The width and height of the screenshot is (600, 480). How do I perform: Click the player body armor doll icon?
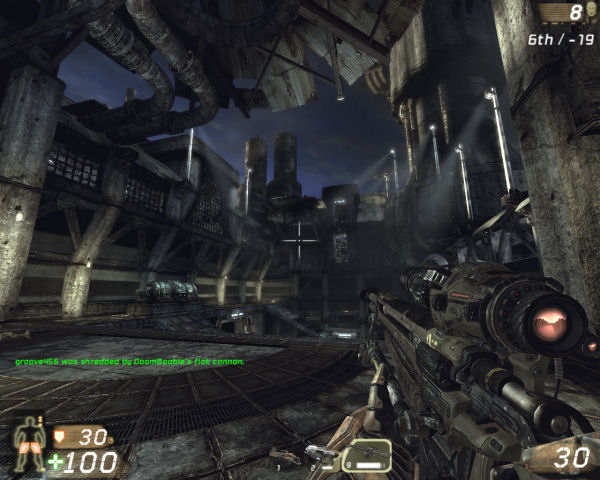[x=27, y=444]
